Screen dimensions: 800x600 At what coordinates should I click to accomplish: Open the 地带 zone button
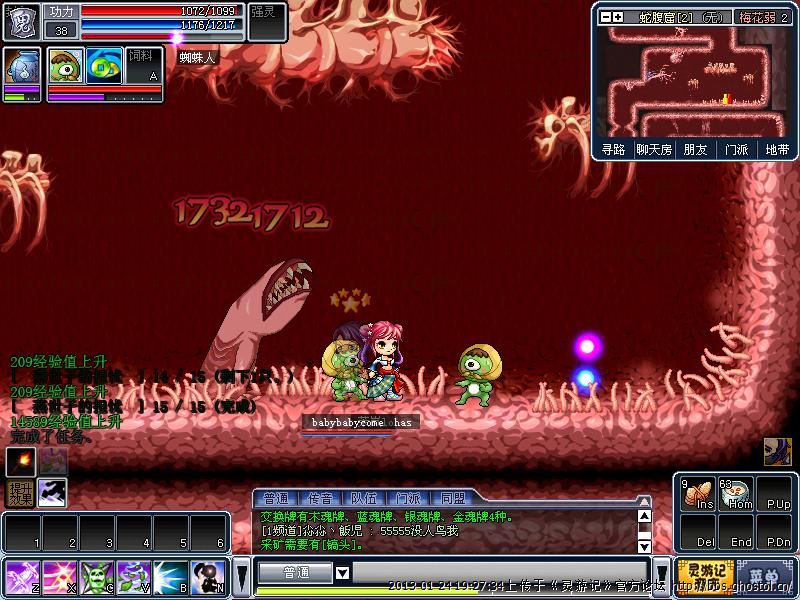[777, 149]
